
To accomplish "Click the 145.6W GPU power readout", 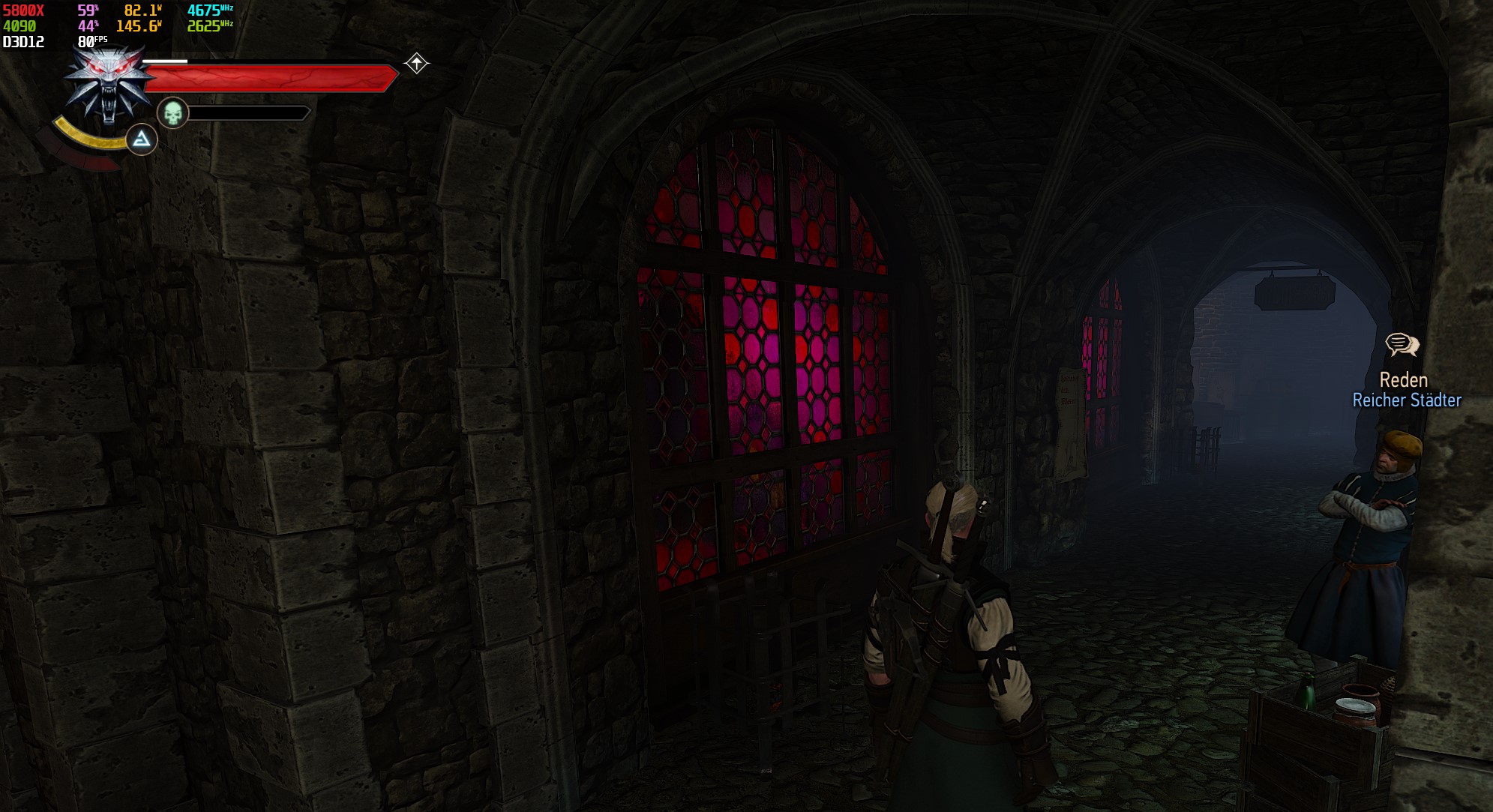I will click(x=139, y=25).
